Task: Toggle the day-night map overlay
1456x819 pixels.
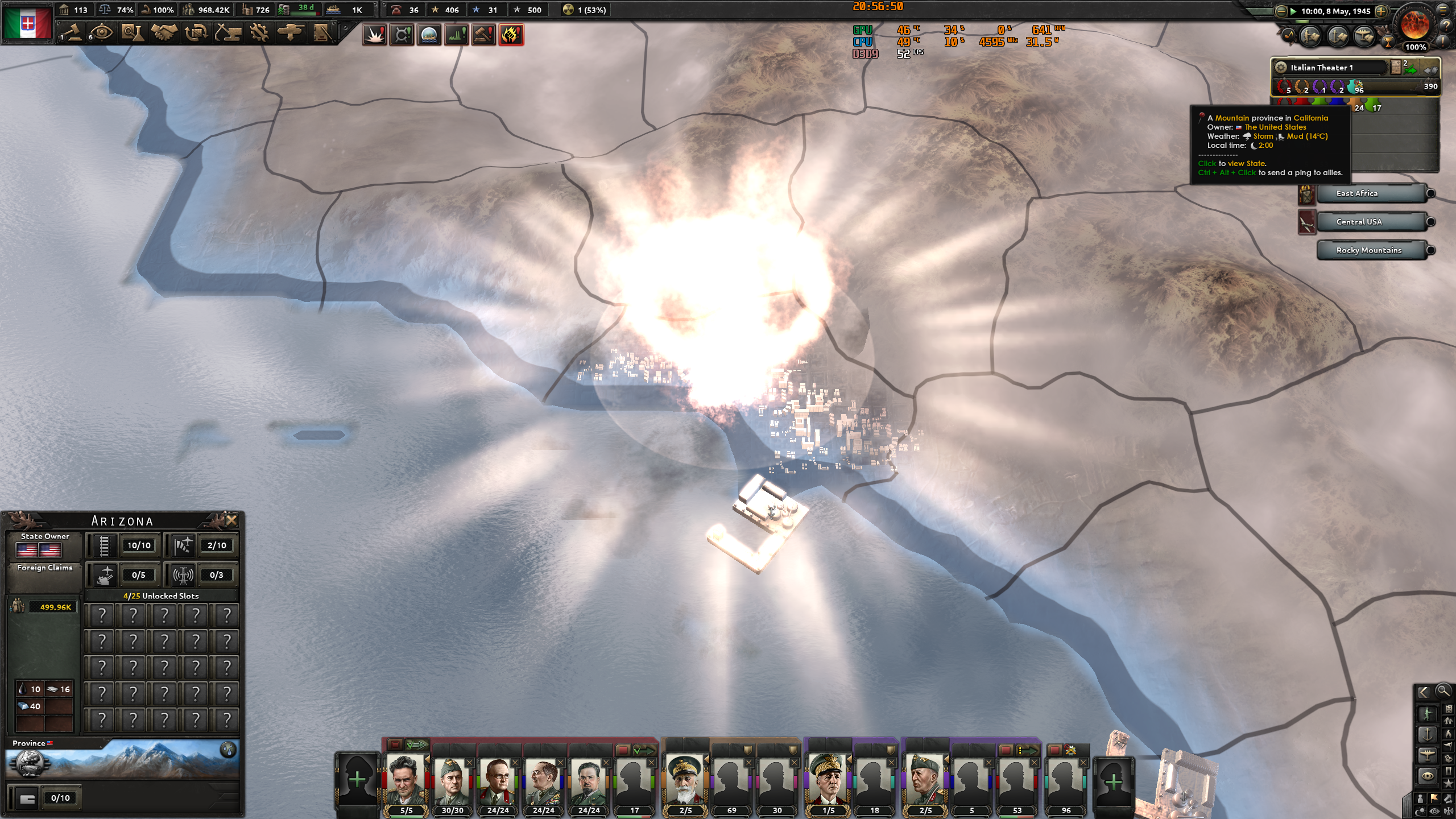Action: [1420, 810]
